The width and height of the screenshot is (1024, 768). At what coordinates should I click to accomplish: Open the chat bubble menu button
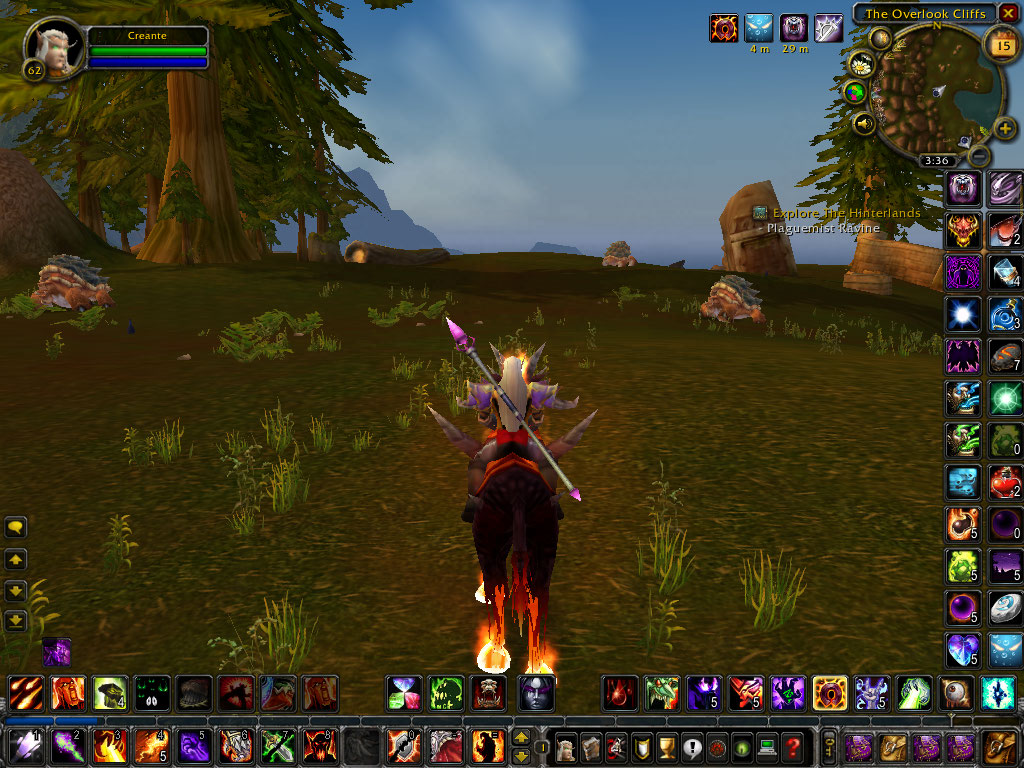click(x=15, y=527)
